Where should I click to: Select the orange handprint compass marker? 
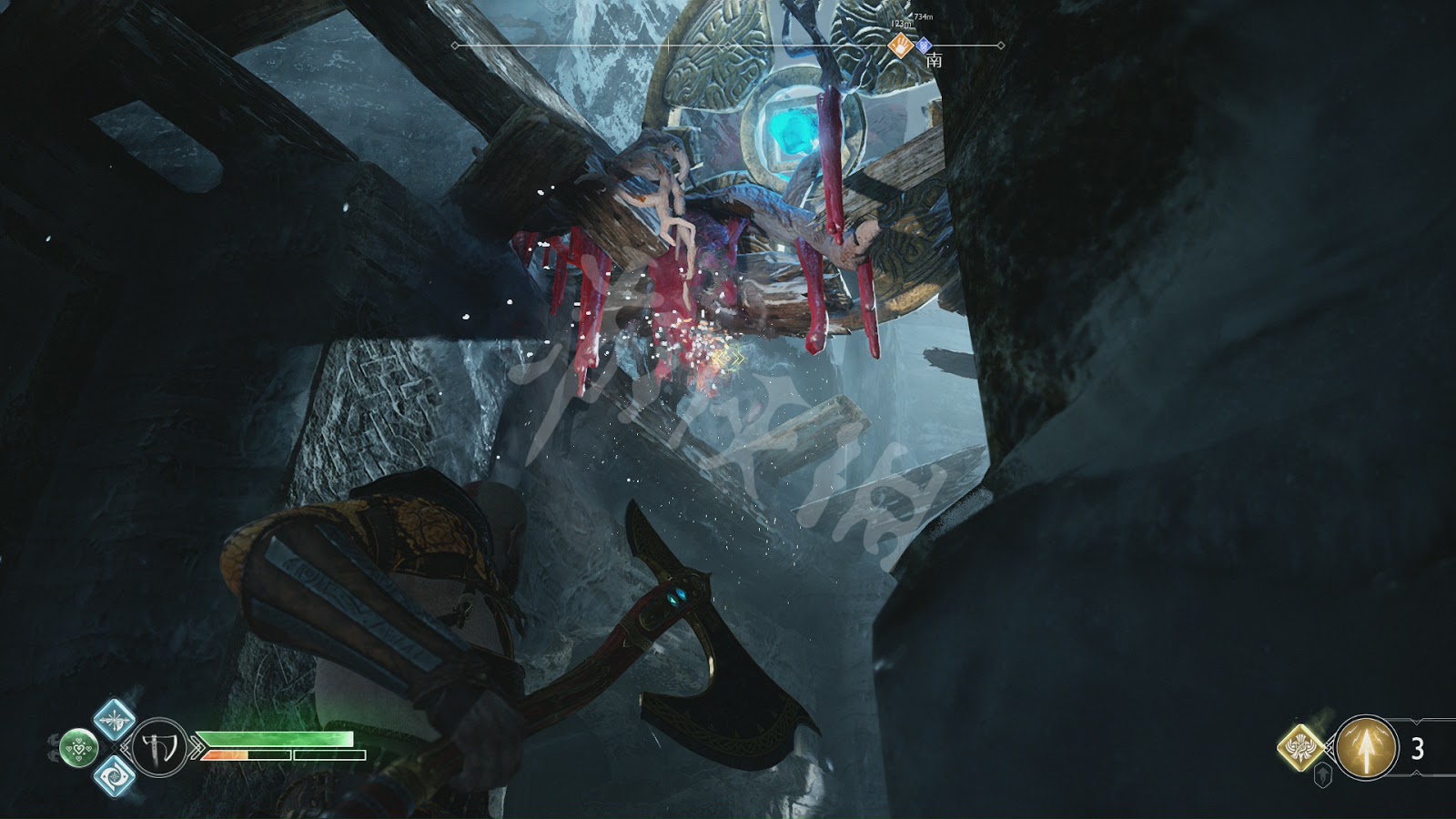900,45
